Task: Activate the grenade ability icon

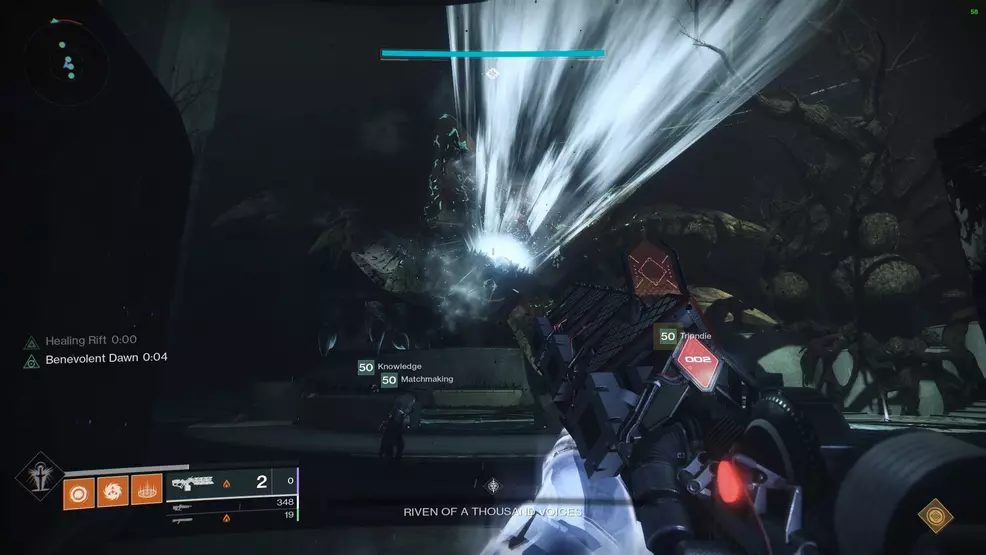Action: [79, 491]
